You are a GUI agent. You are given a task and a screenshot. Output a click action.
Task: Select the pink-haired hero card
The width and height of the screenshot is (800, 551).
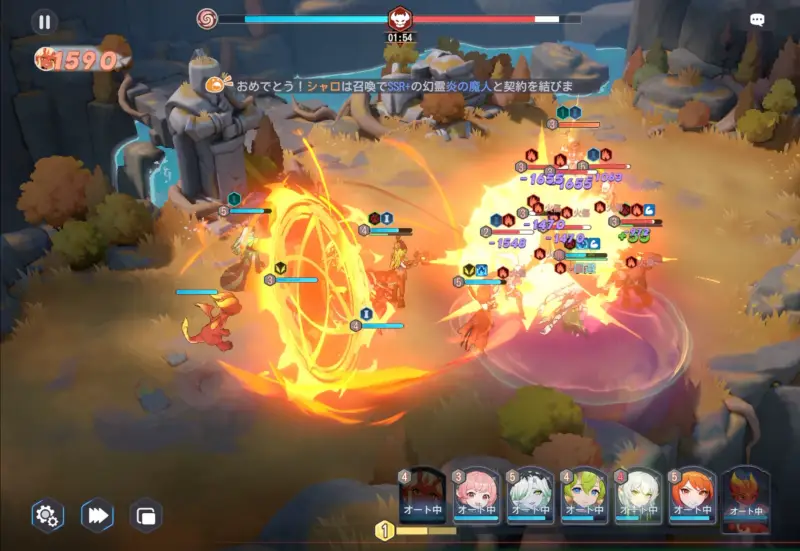(x=476, y=495)
